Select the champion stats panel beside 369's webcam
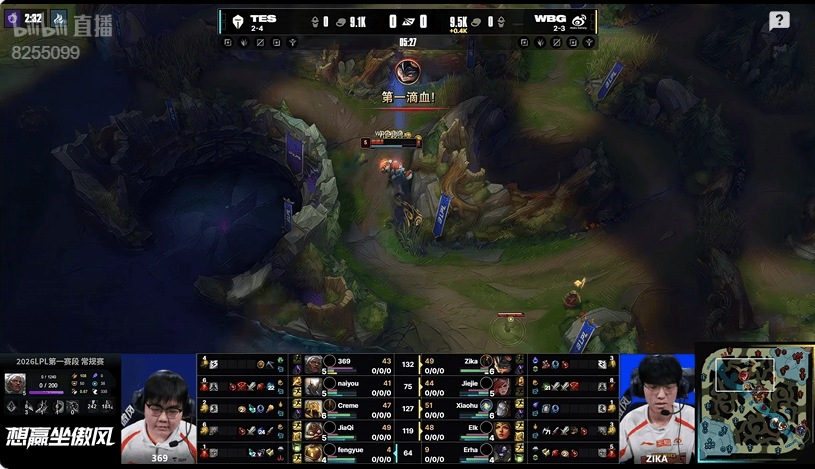 click(x=60, y=392)
